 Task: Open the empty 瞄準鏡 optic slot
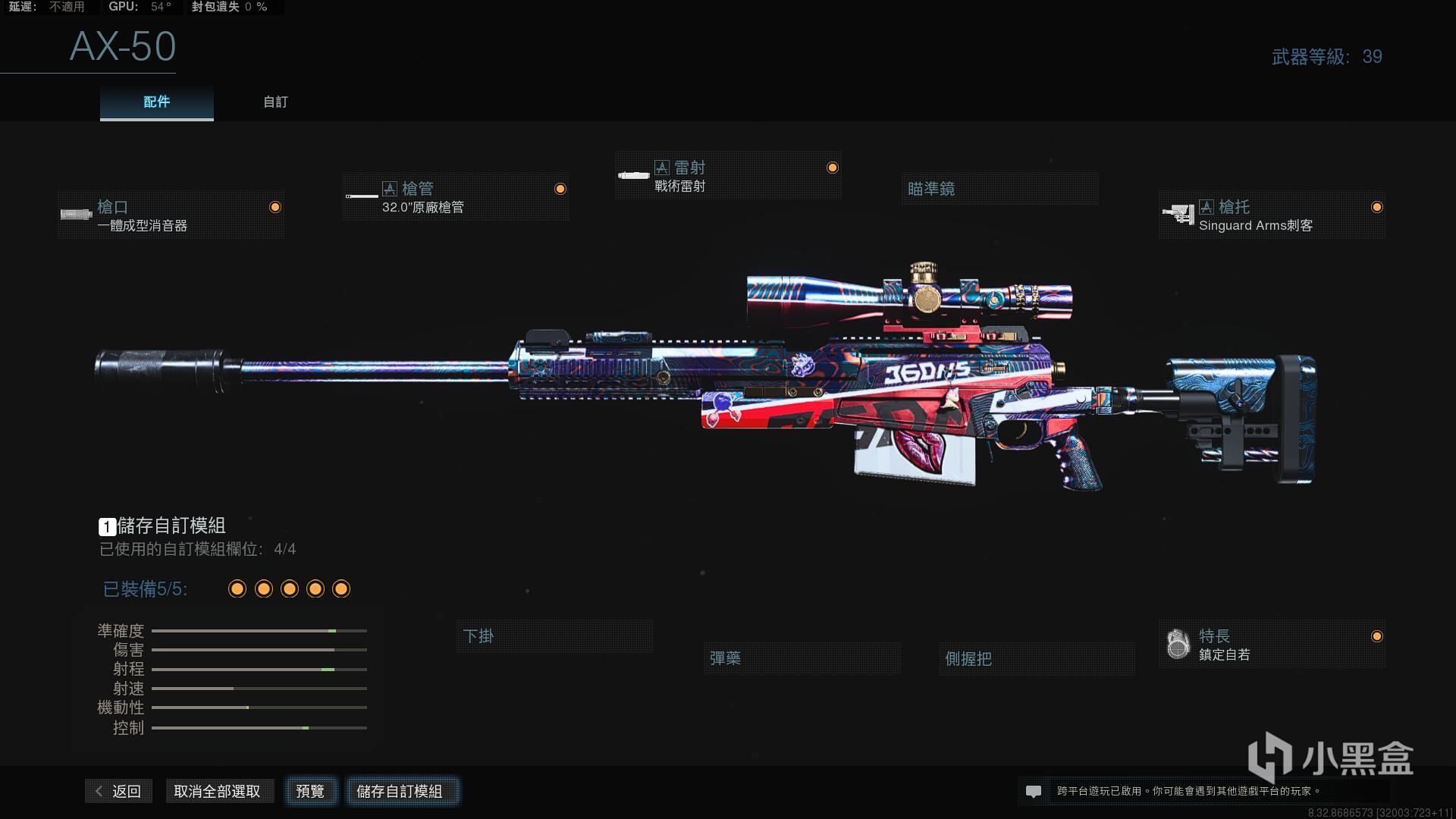(x=999, y=189)
